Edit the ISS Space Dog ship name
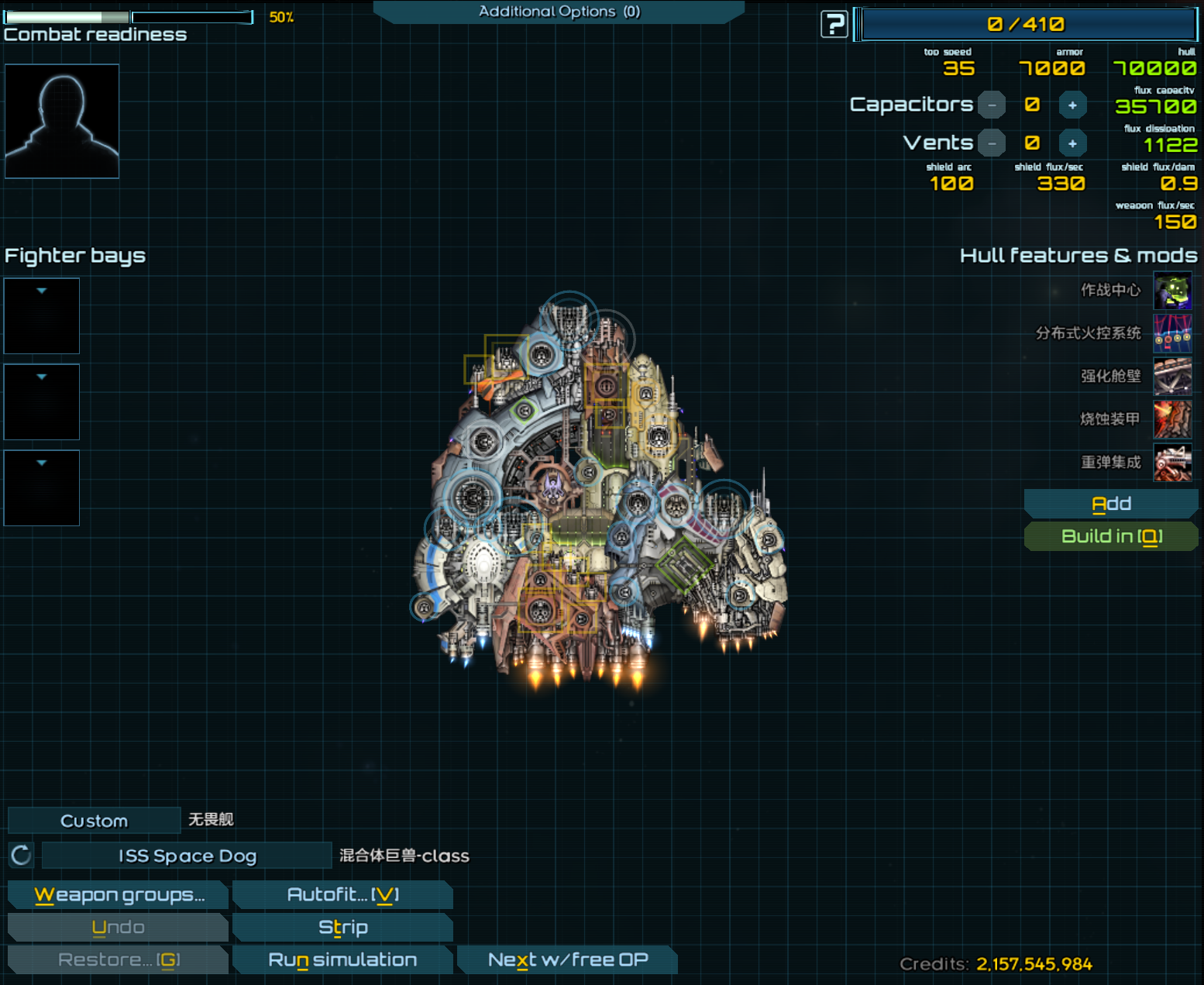This screenshot has width=1204, height=985. pyautogui.click(x=187, y=856)
